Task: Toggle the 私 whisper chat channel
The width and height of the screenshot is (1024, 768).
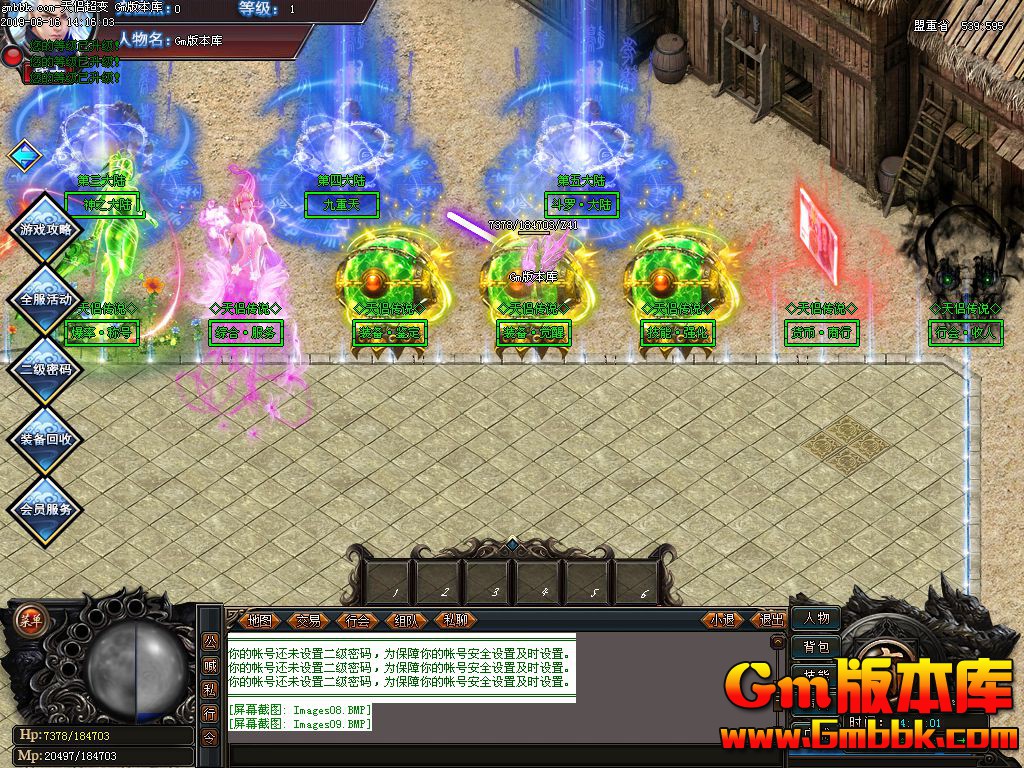Action: pyautogui.click(x=210, y=689)
